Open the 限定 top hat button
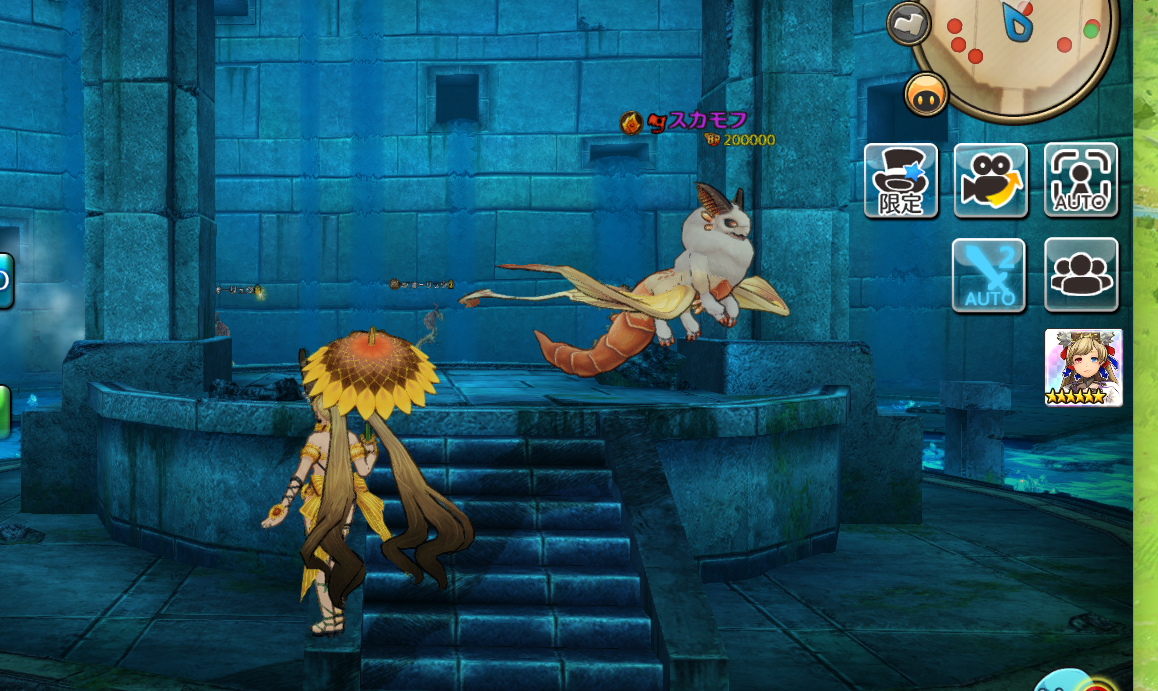 pos(901,180)
